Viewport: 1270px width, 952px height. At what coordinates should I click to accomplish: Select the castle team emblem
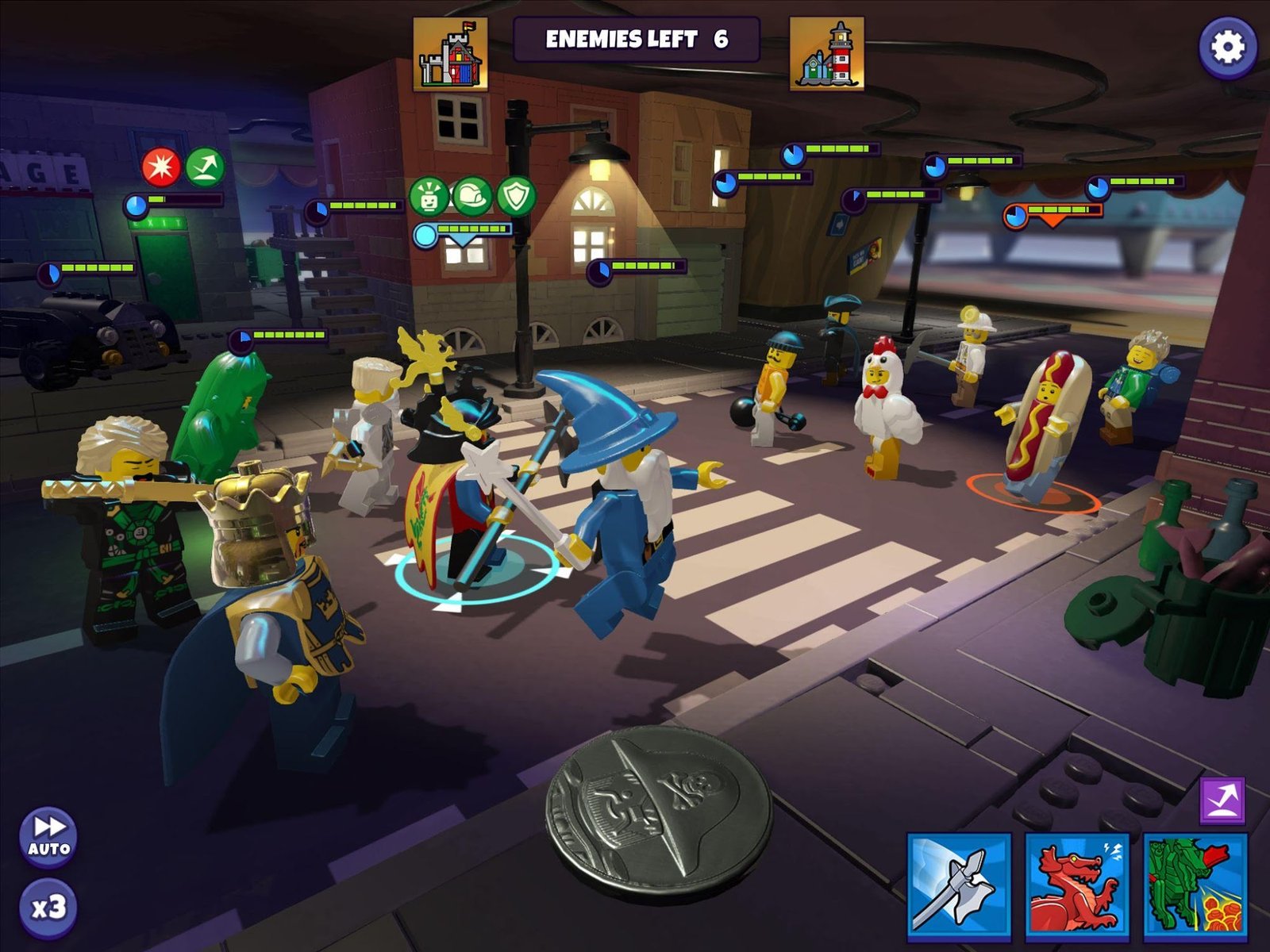[450, 53]
